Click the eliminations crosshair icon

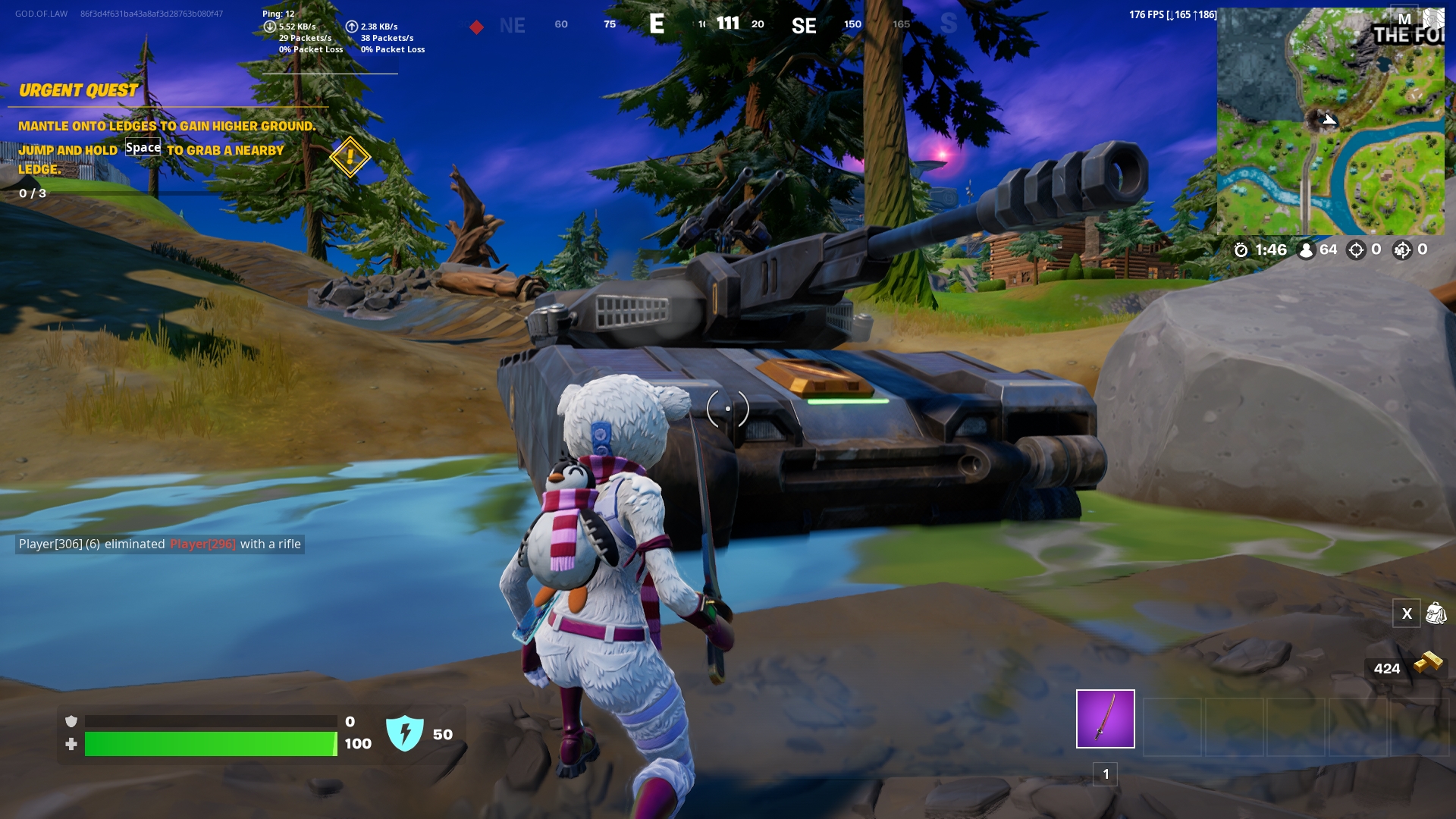[1356, 249]
